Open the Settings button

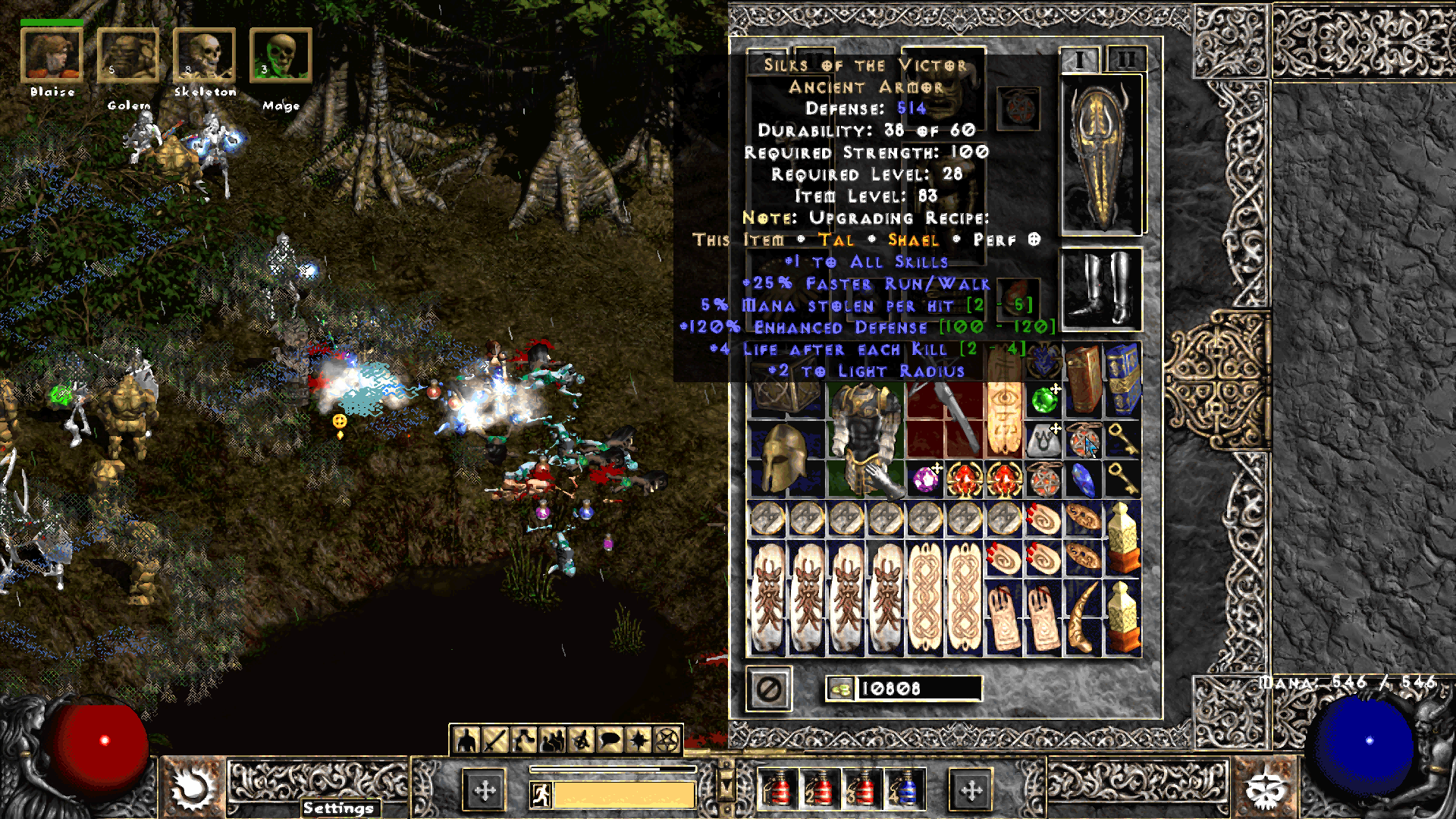(338, 808)
